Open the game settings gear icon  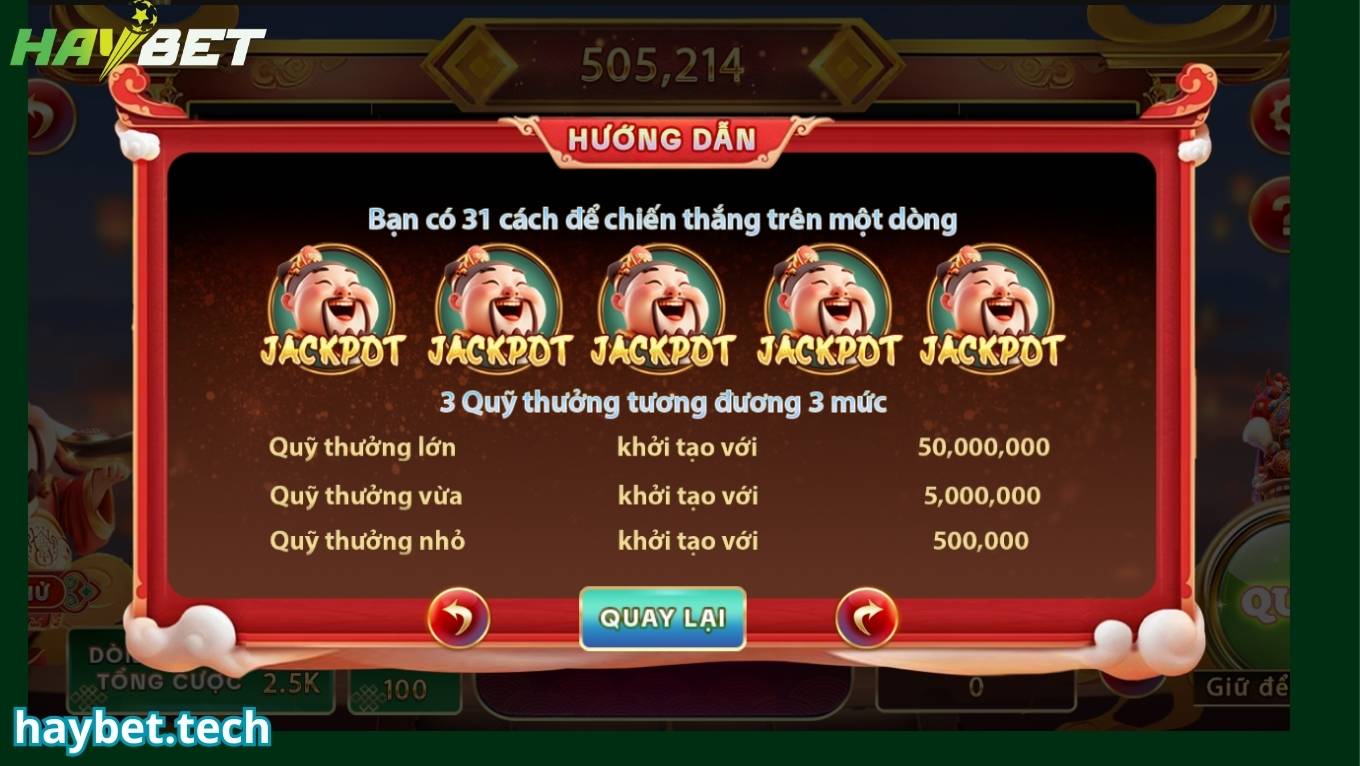[1281, 113]
